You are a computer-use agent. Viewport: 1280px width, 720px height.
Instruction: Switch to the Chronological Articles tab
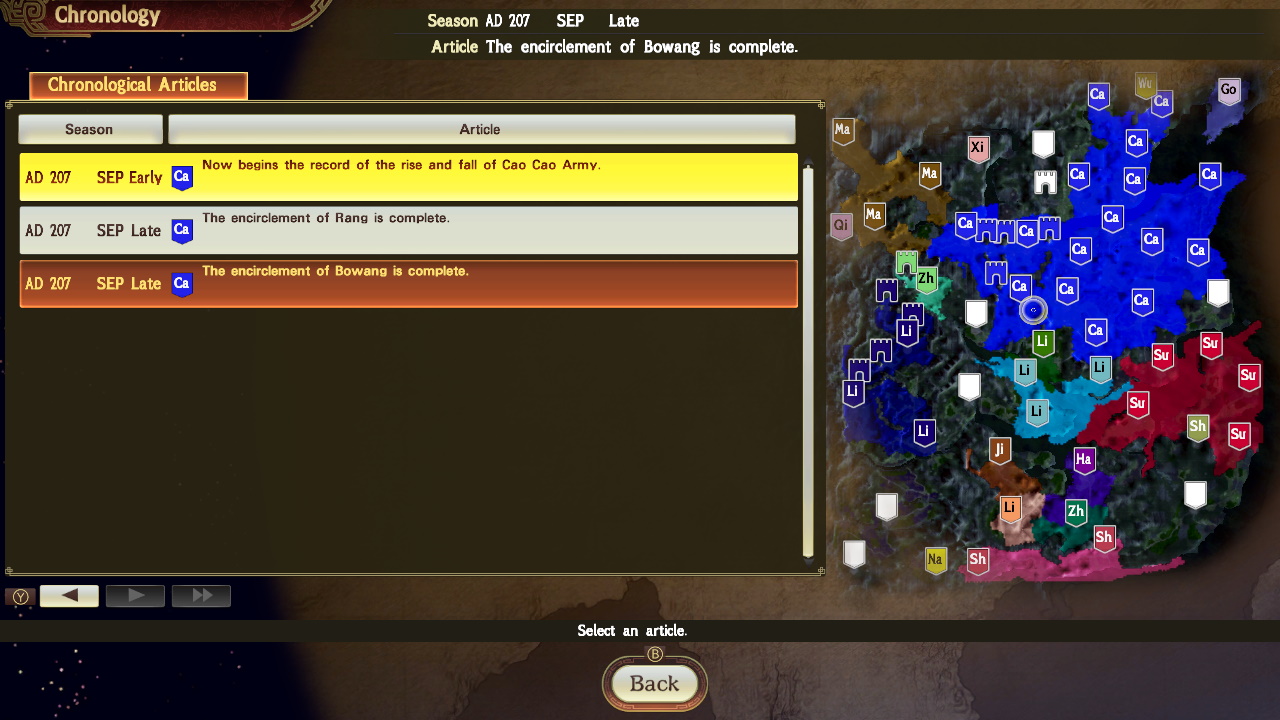[x=137, y=85]
